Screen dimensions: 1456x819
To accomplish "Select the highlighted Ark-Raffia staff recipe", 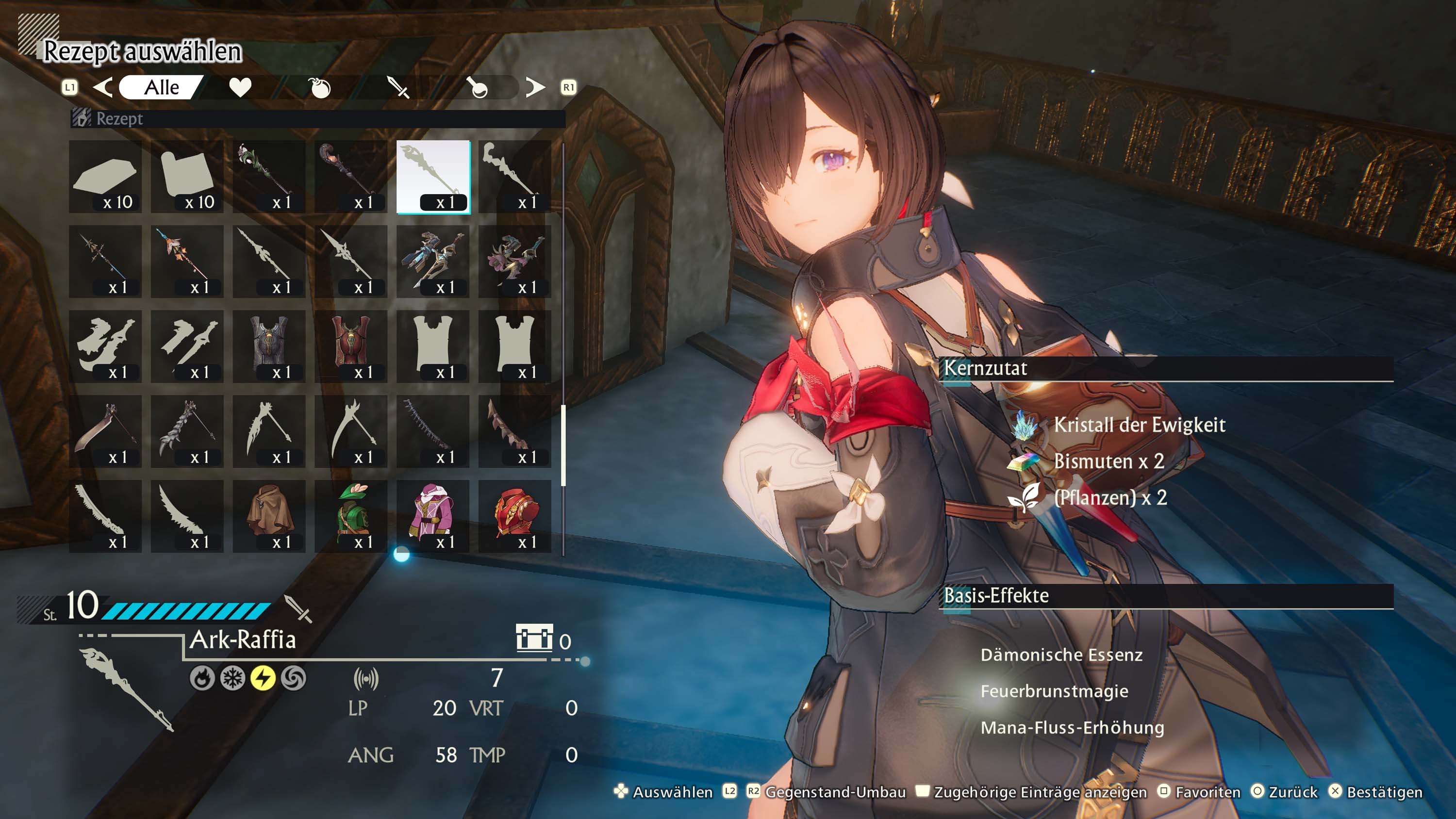I will pyautogui.click(x=433, y=177).
